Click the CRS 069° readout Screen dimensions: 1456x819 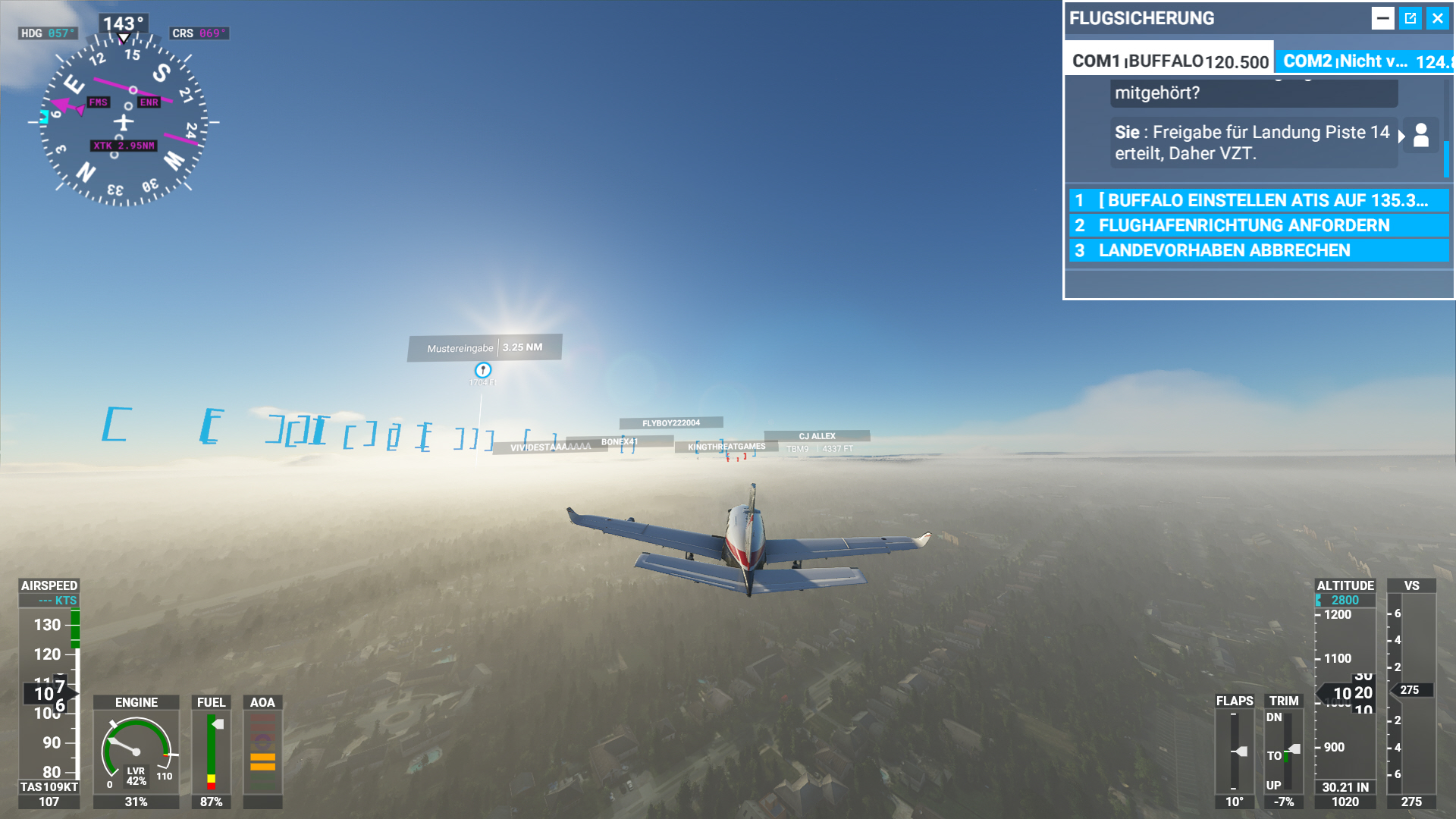click(199, 33)
